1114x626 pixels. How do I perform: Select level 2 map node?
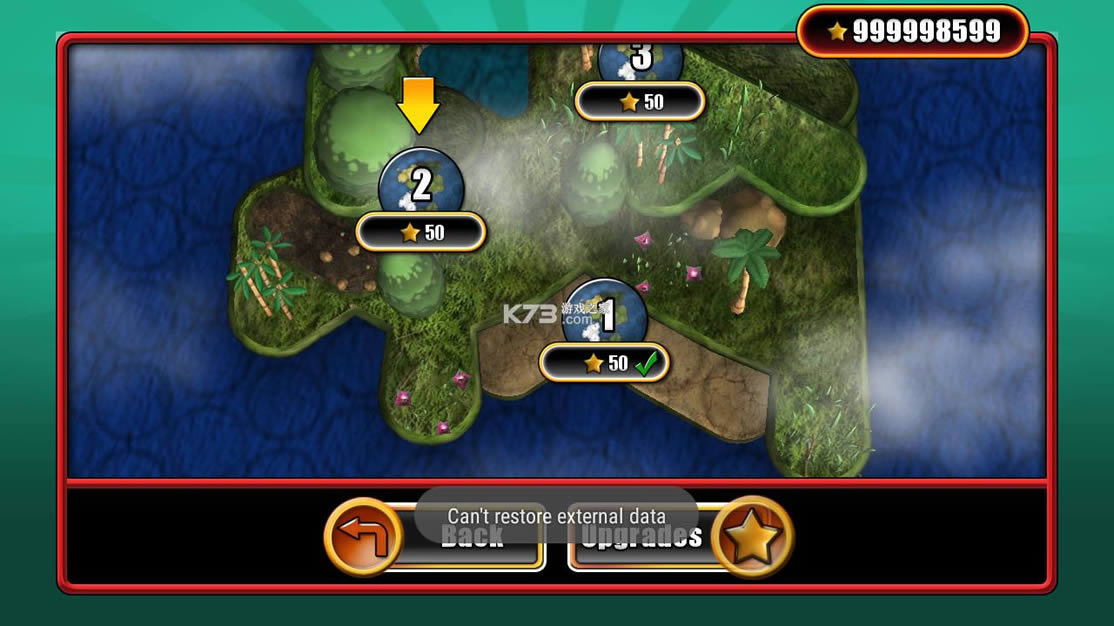pos(421,186)
